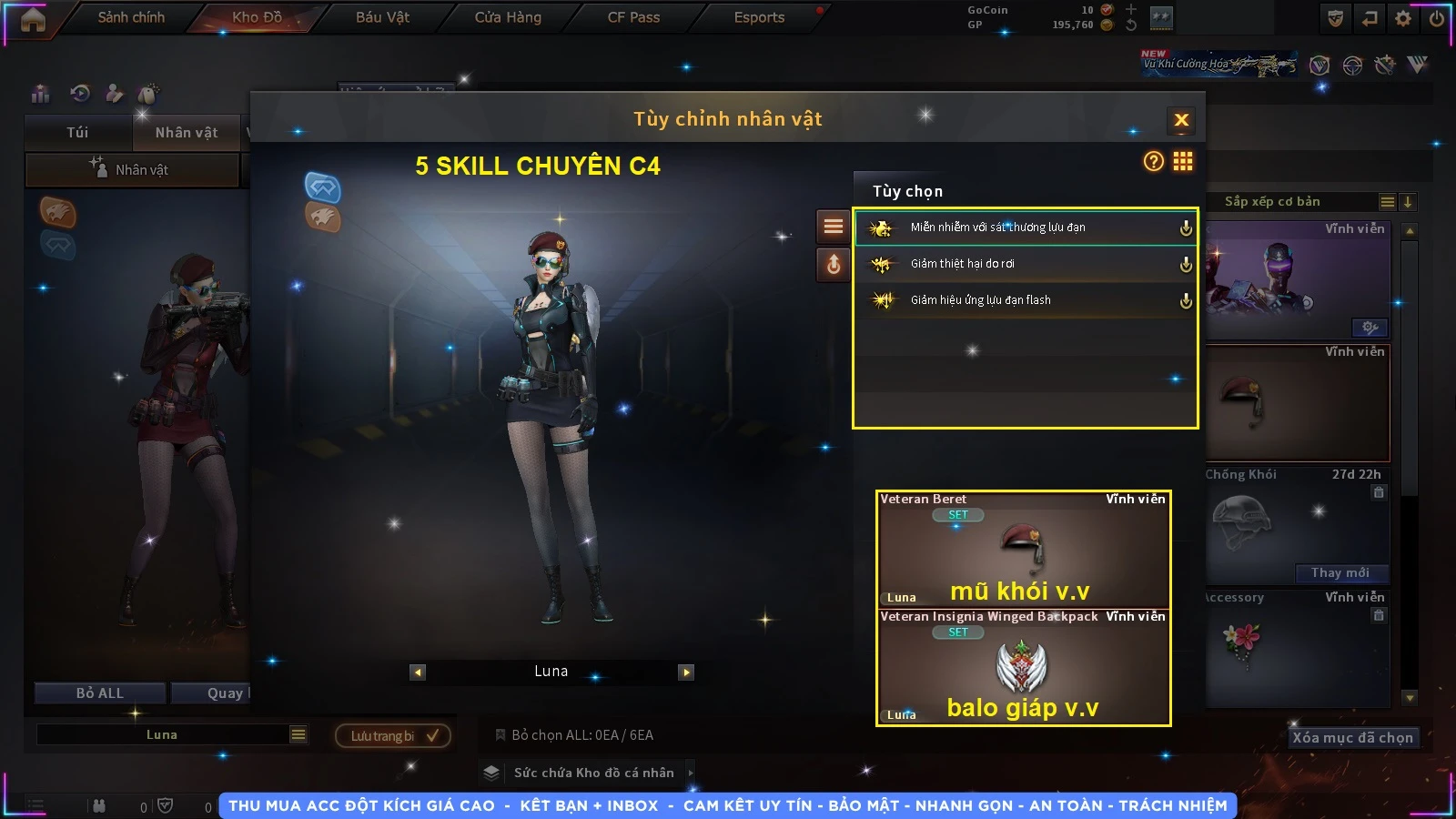
Task: Open the help question mark icon
Action: click(1153, 162)
